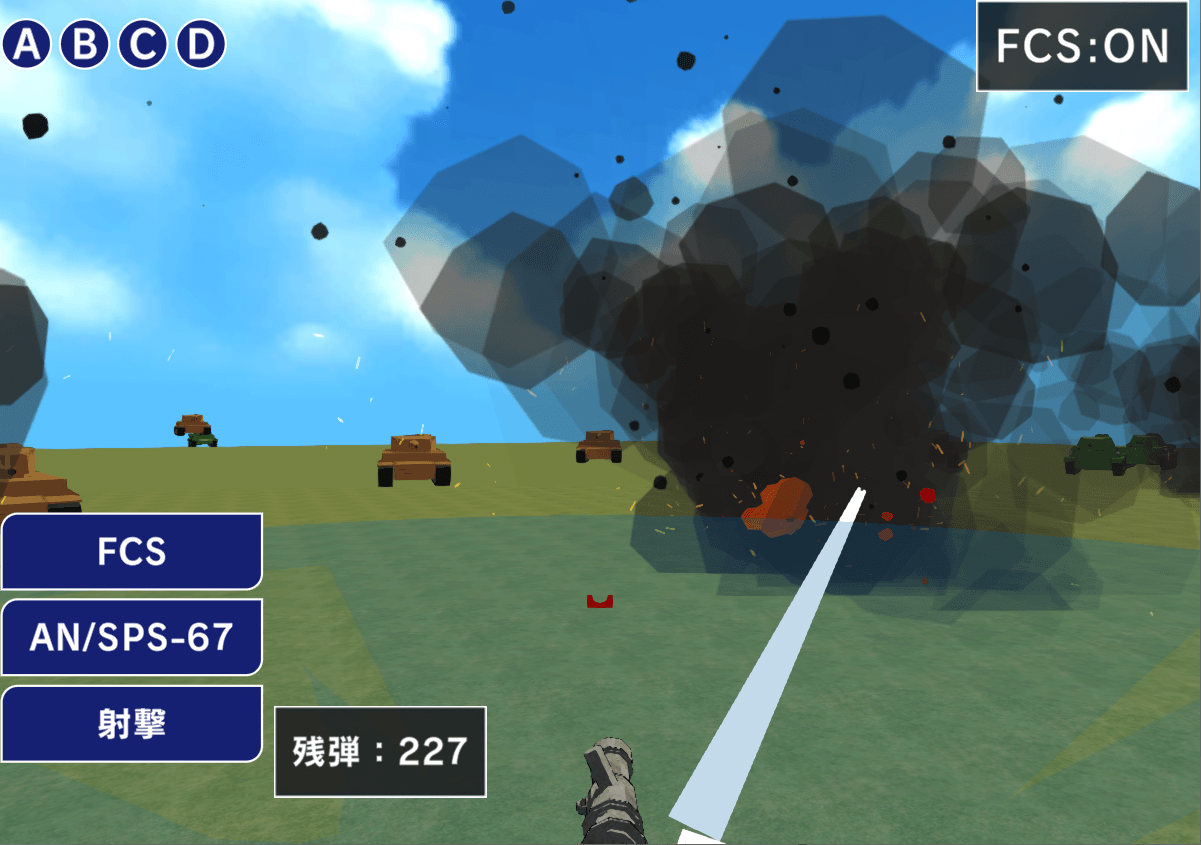Select the AN/SPS-67 radar button
1201x845 pixels.
pos(131,637)
